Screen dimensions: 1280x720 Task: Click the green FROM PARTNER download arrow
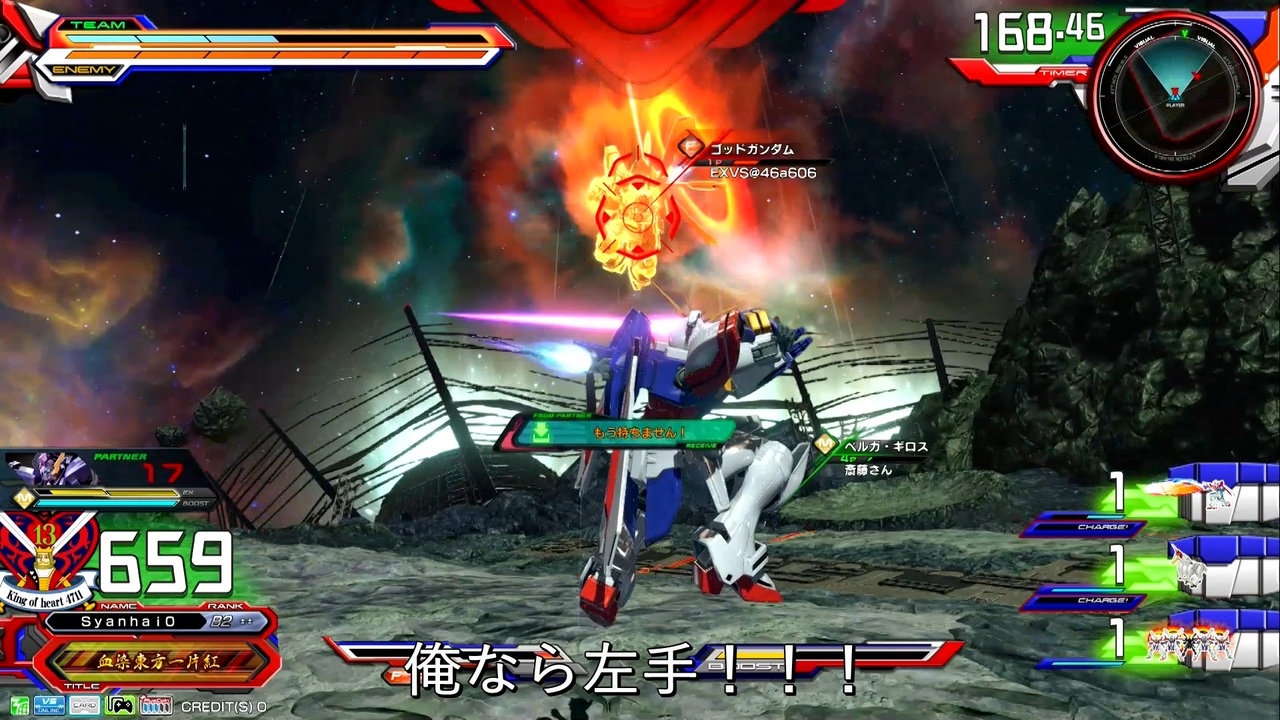540,433
